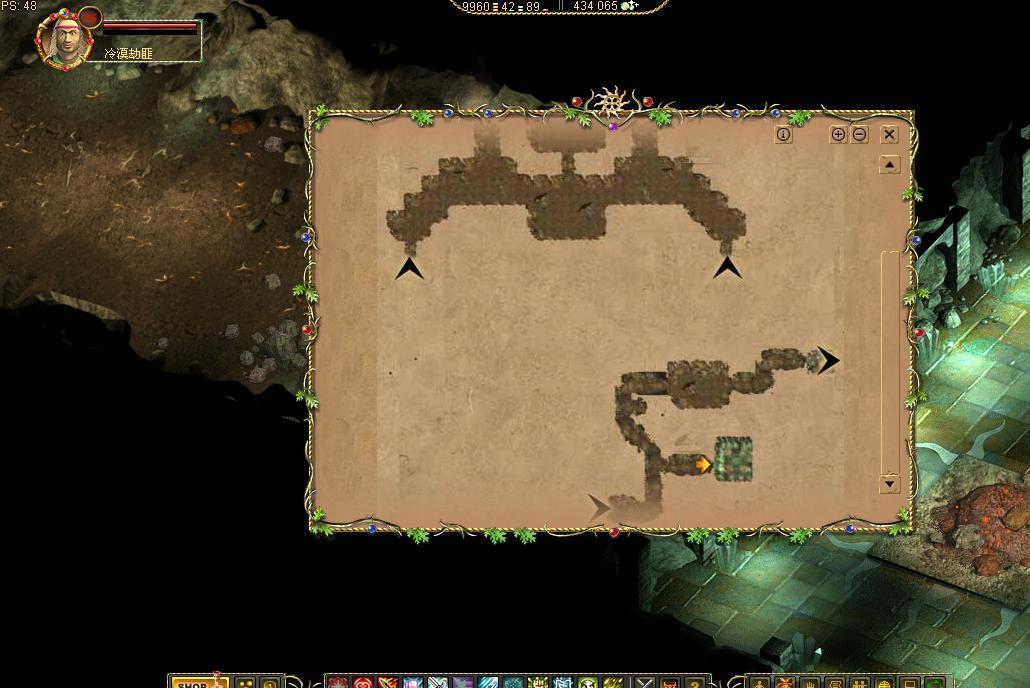Select the black exit arrow on map's right side

(x=828, y=361)
